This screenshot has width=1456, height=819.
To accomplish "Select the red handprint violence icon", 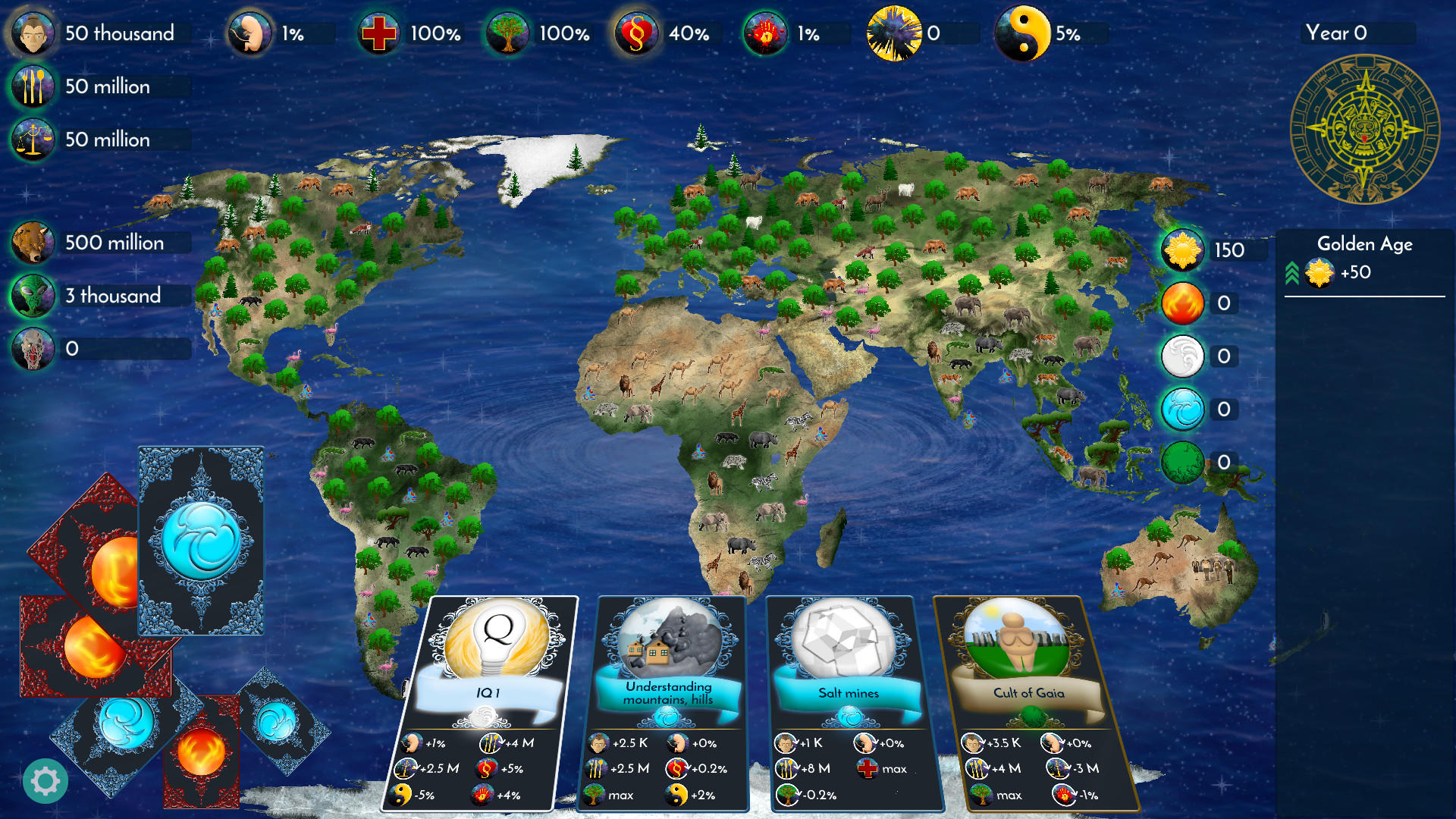I will pyautogui.click(x=764, y=33).
